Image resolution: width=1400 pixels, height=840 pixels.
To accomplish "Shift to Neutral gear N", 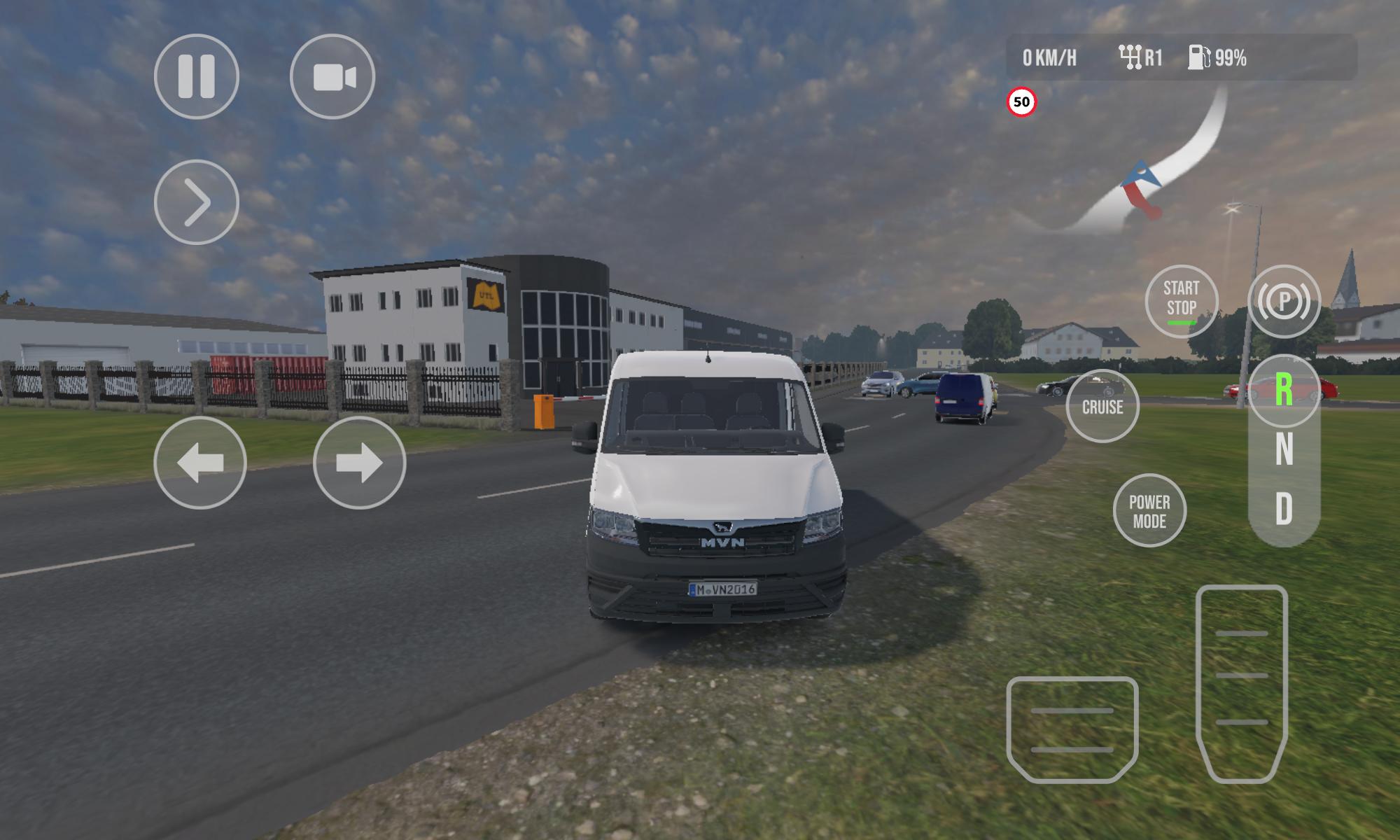I will (1284, 449).
